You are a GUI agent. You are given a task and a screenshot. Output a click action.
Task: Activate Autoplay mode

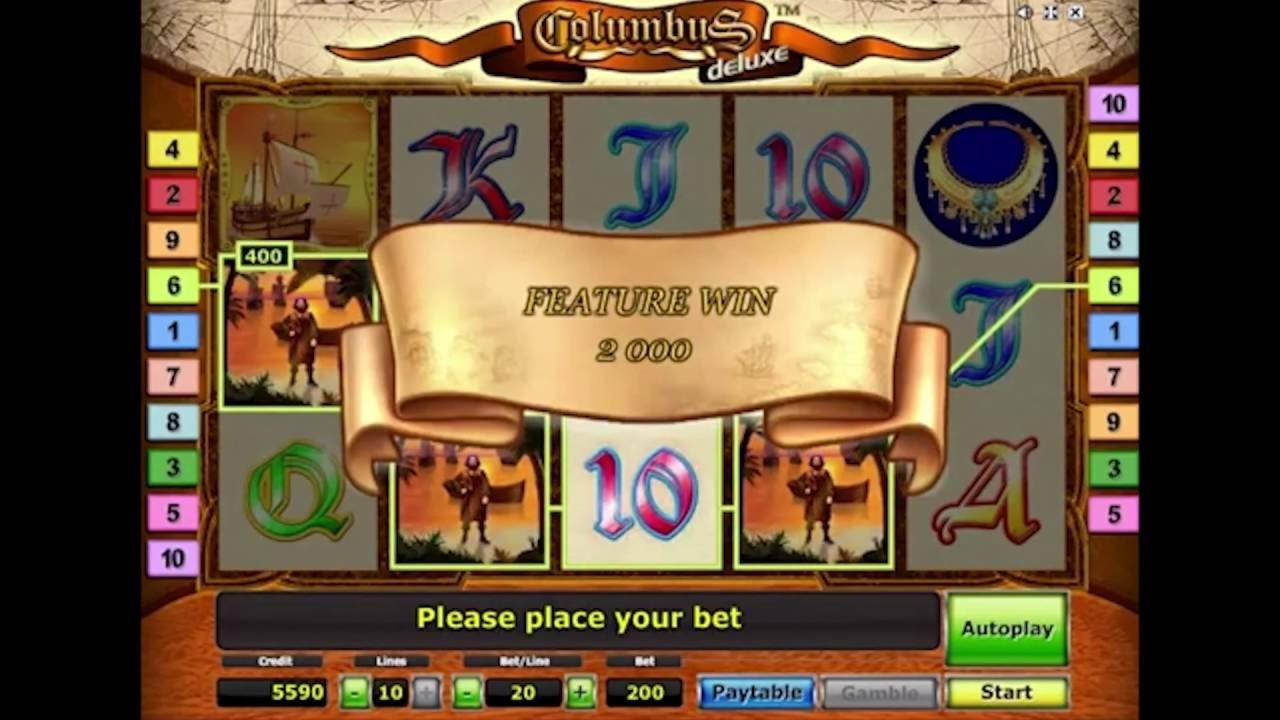[x=1006, y=629]
